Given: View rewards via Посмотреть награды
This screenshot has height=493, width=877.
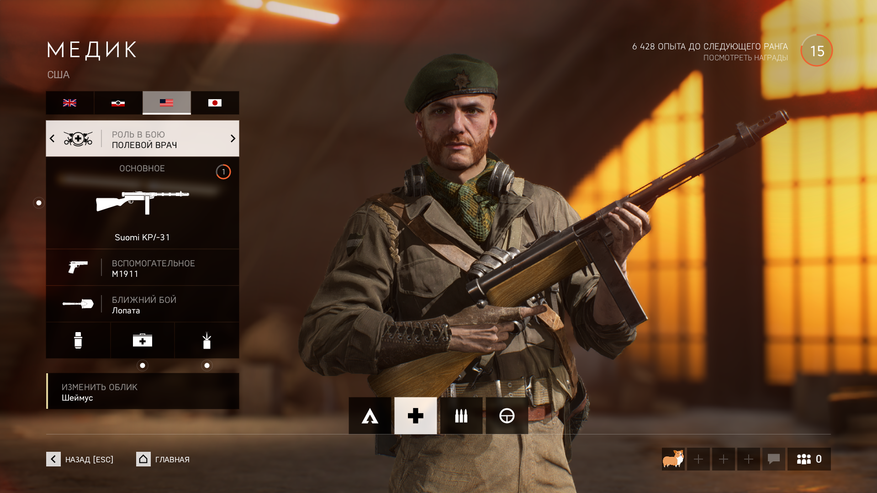Looking at the screenshot, I should click(x=745, y=58).
